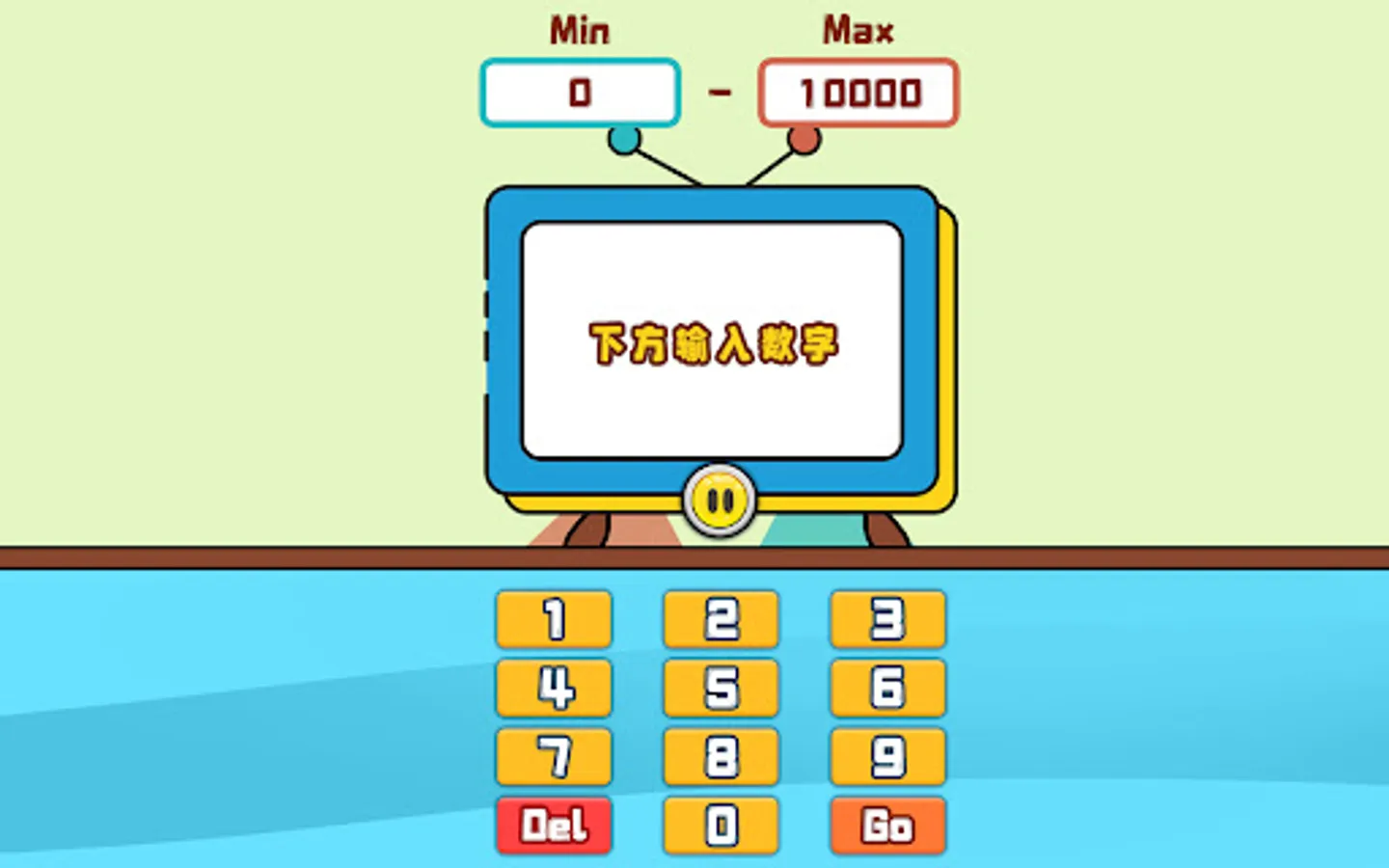Click the Min label above the blue box
Image resolution: width=1389 pixels, height=868 pixels.
click(x=580, y=29)
